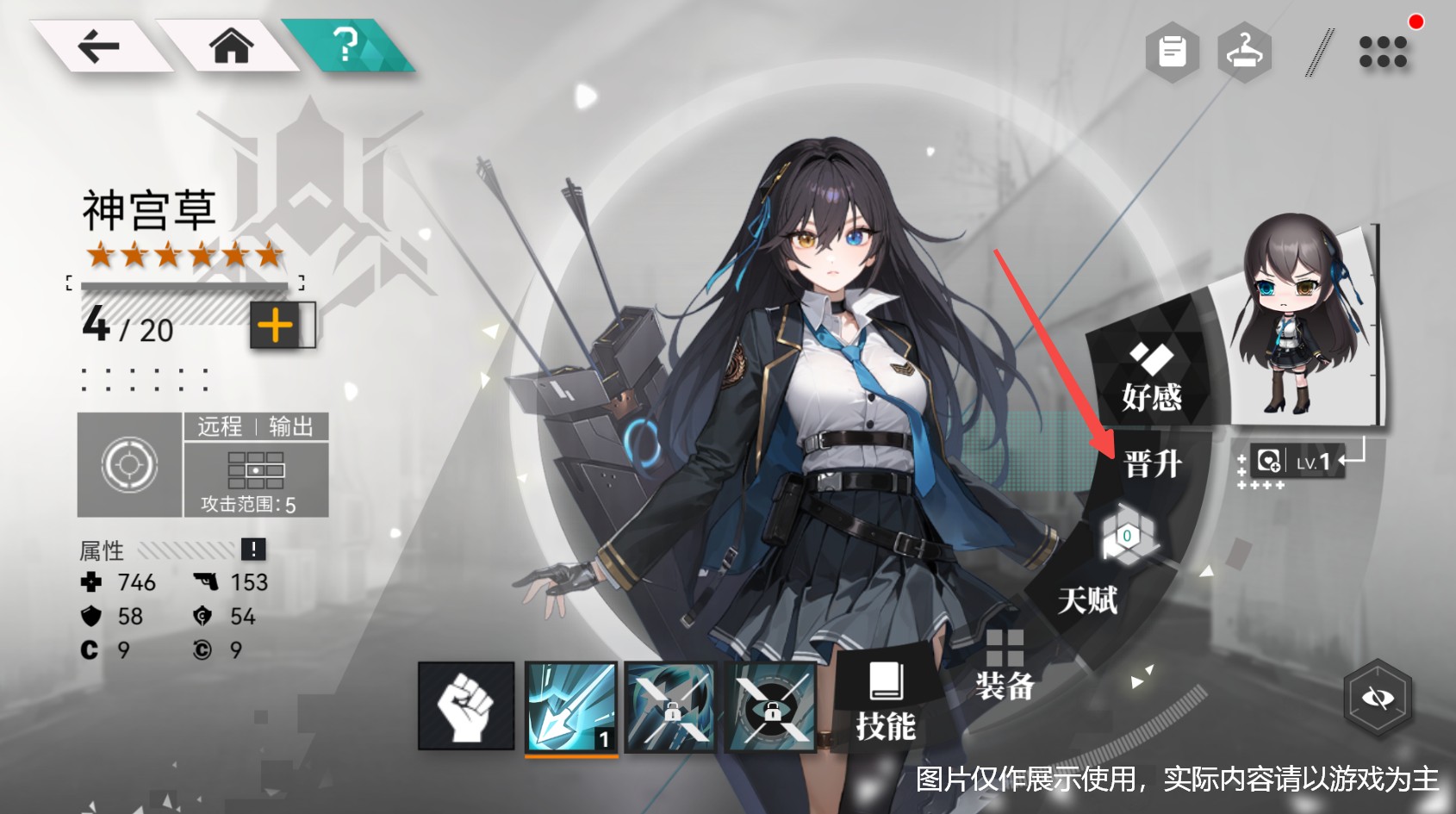Select the melee fist skill icon
Screen dimensions: 1456x814
(464, 706)
